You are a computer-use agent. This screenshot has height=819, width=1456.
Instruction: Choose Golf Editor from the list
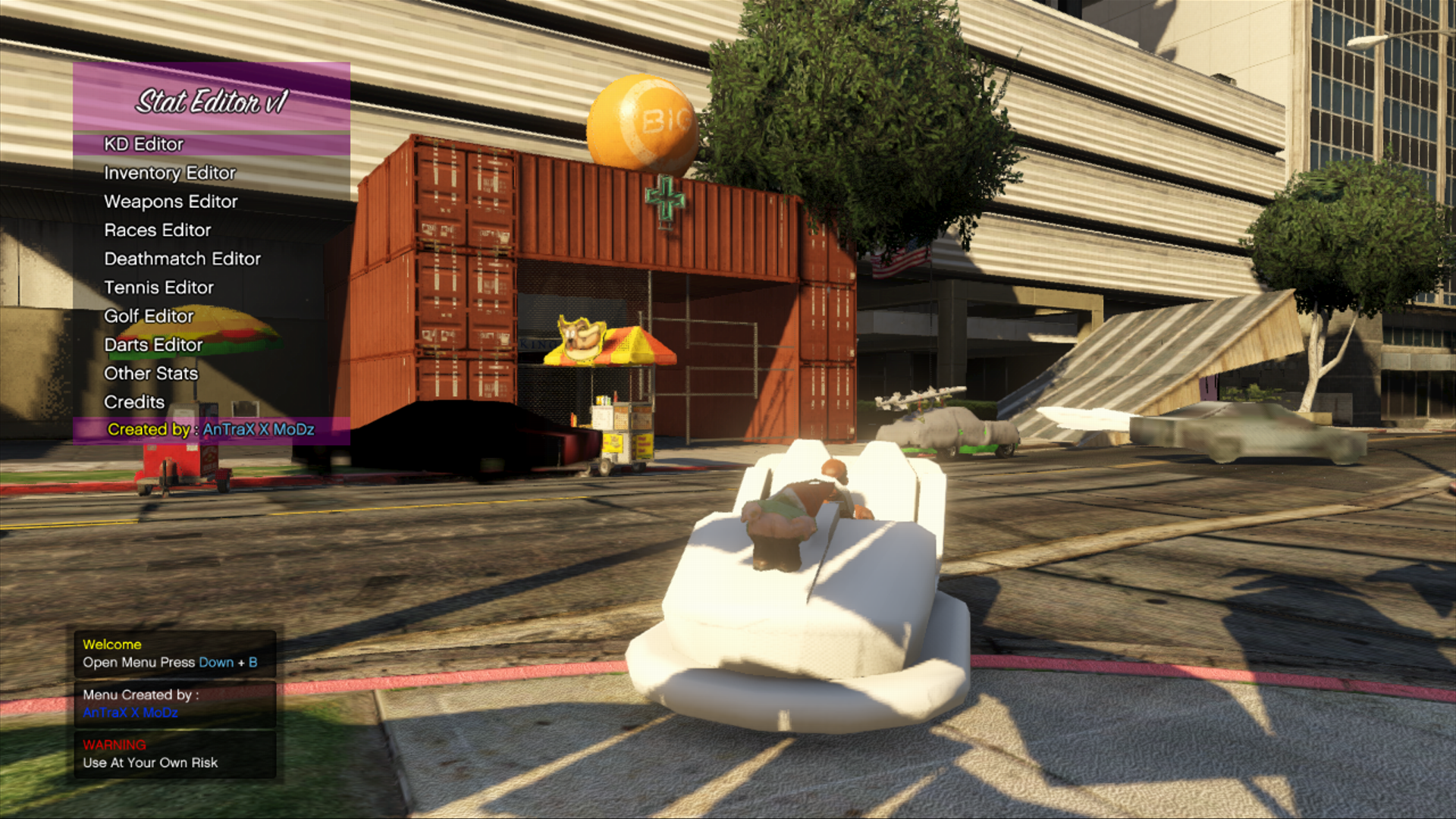pos(149,316)
